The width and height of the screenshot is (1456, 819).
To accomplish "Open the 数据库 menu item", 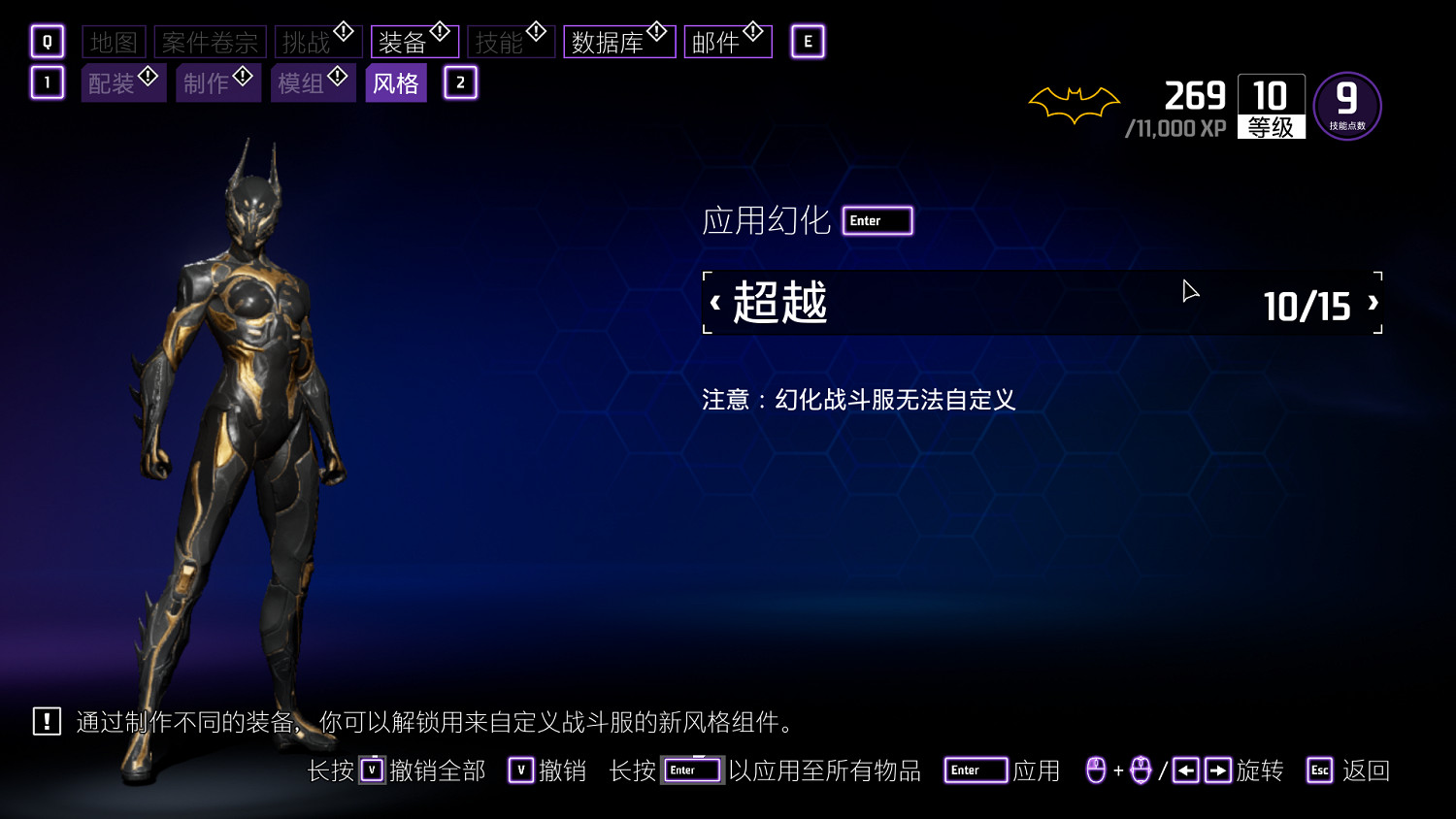I will 618,41.
